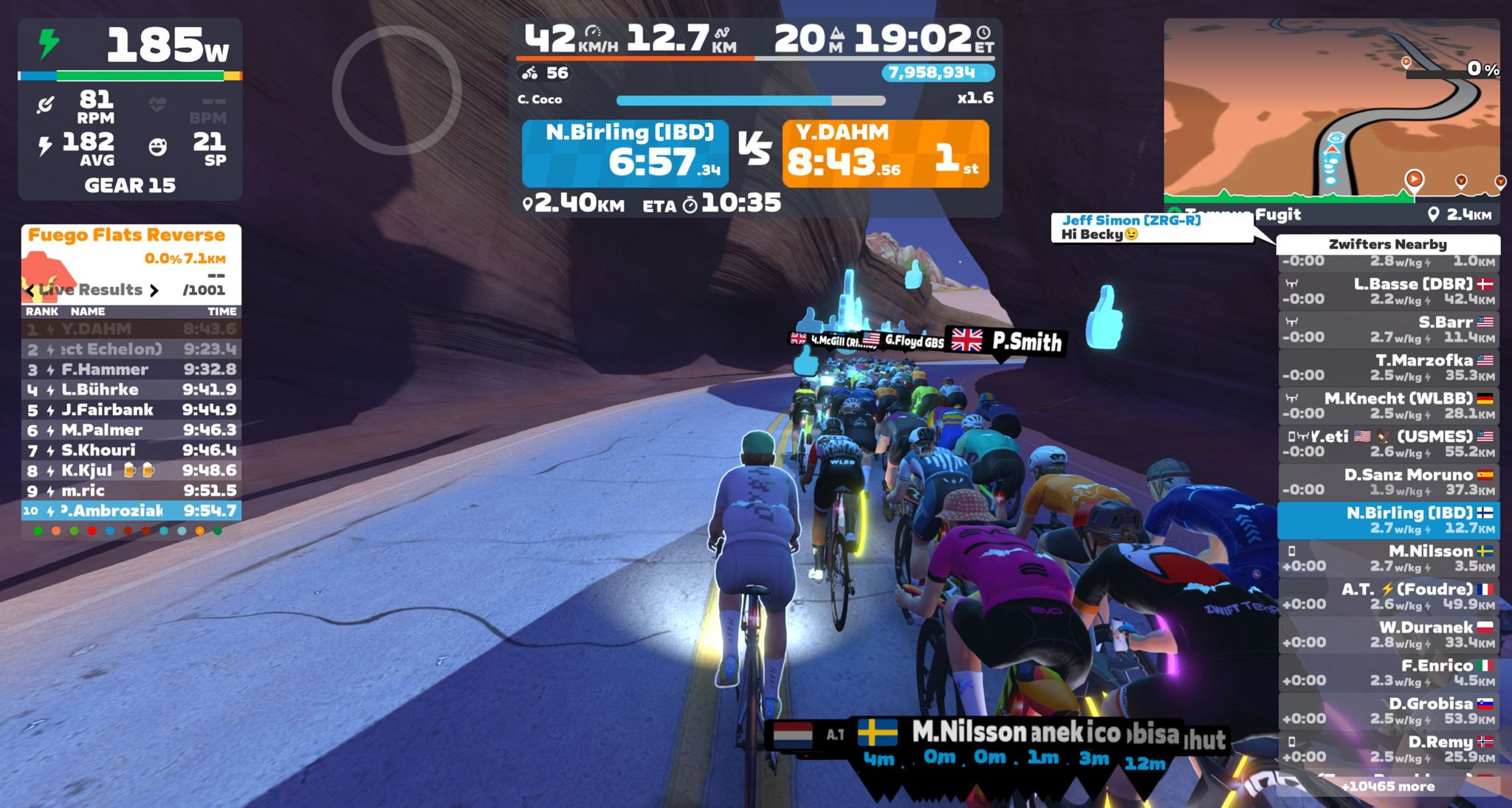
Task: Select D.Sanz Moruno in nearby list
Action: [1388, 482]
